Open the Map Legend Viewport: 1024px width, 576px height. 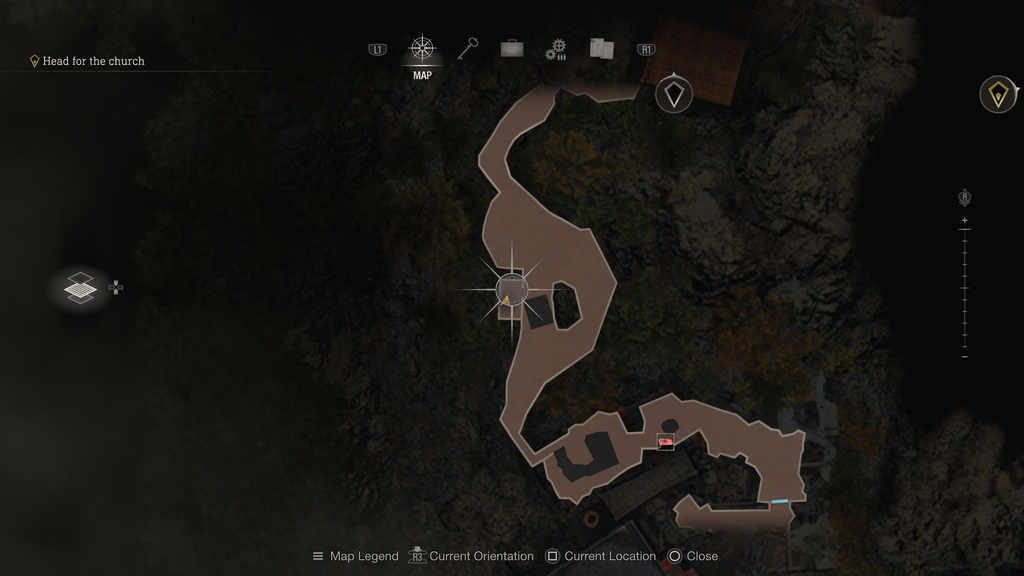pyautogui.click(x=355, y=556)
